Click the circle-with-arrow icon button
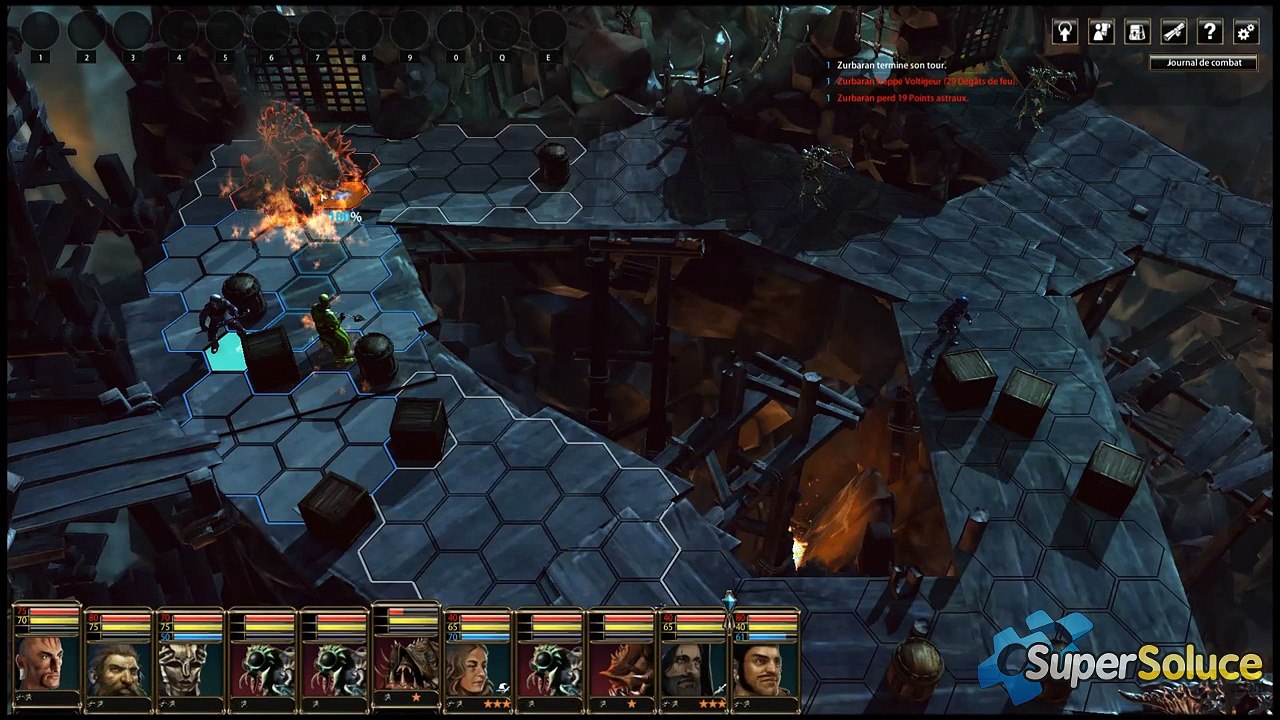 coord(1065,32)
